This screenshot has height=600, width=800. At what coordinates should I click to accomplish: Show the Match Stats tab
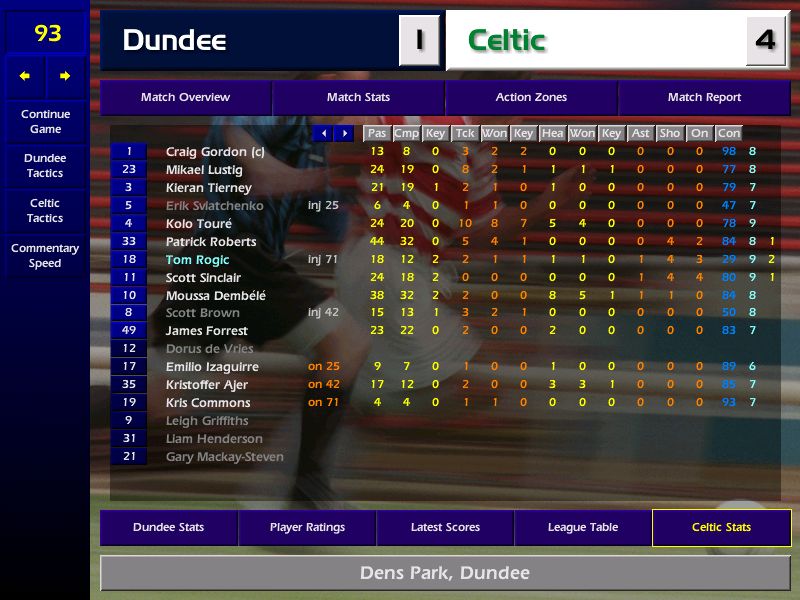coord(358,98)
